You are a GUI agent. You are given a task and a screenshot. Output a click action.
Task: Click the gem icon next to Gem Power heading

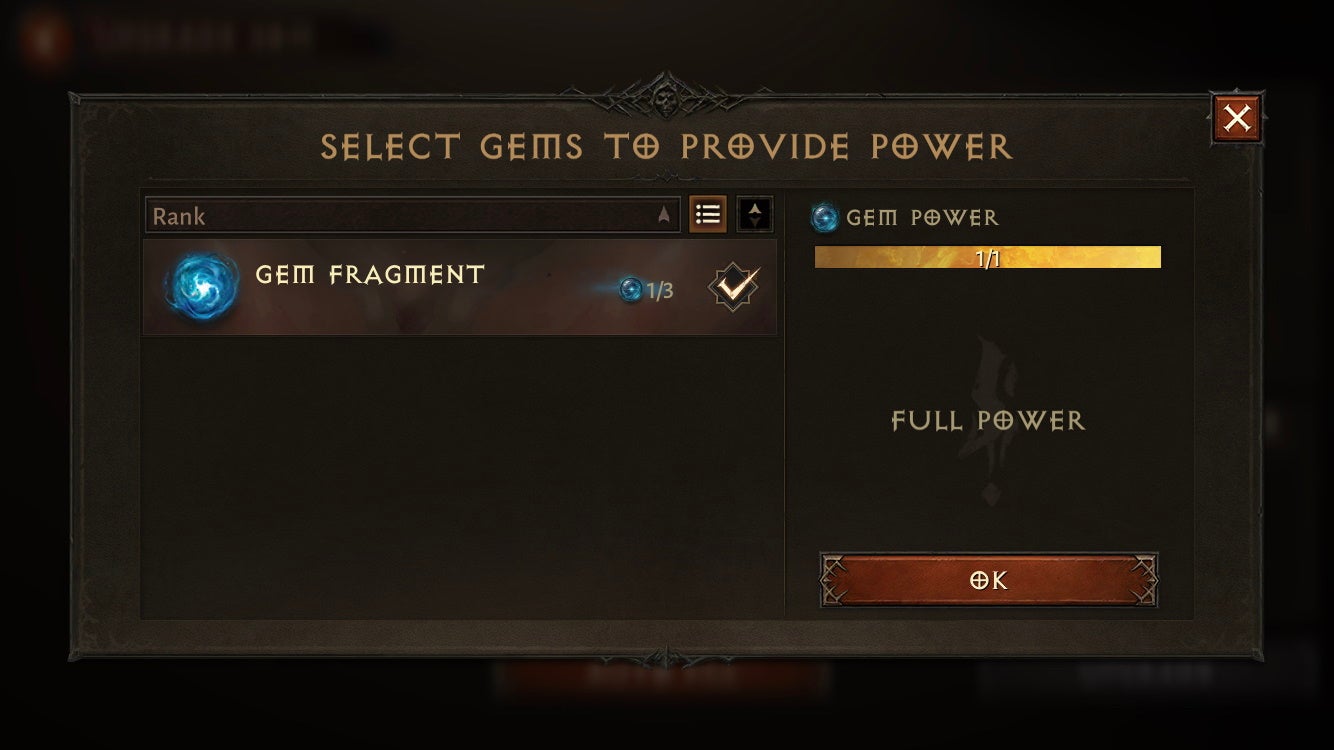tap(824, 217)
